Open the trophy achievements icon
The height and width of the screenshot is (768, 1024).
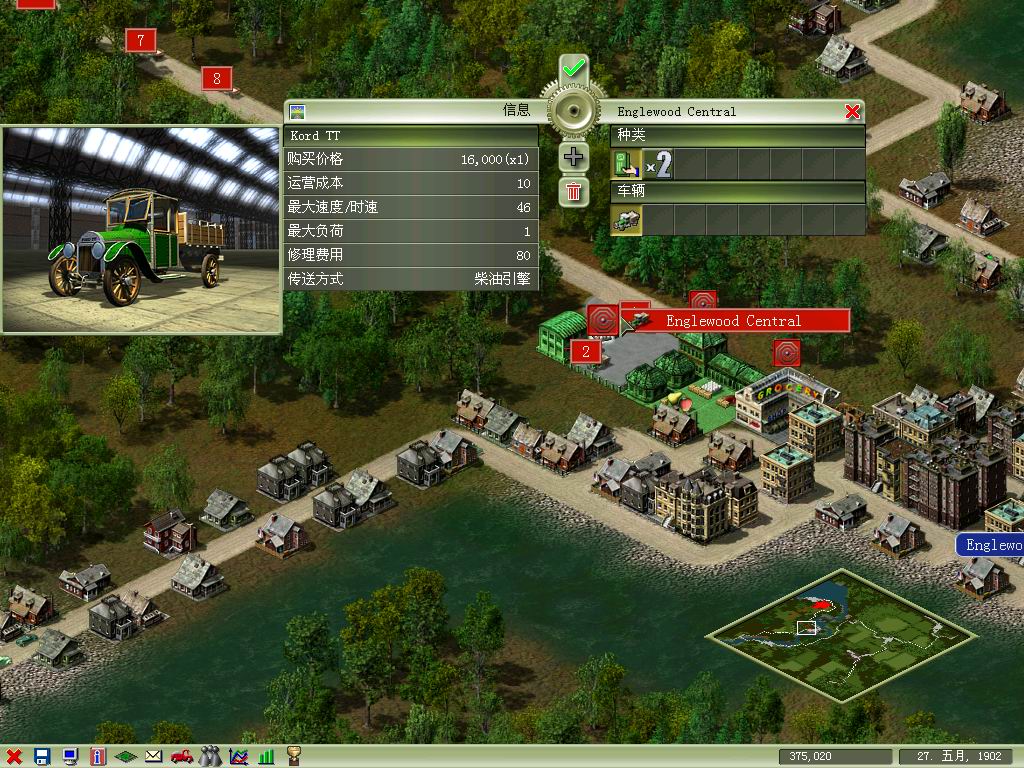[294, 757]
